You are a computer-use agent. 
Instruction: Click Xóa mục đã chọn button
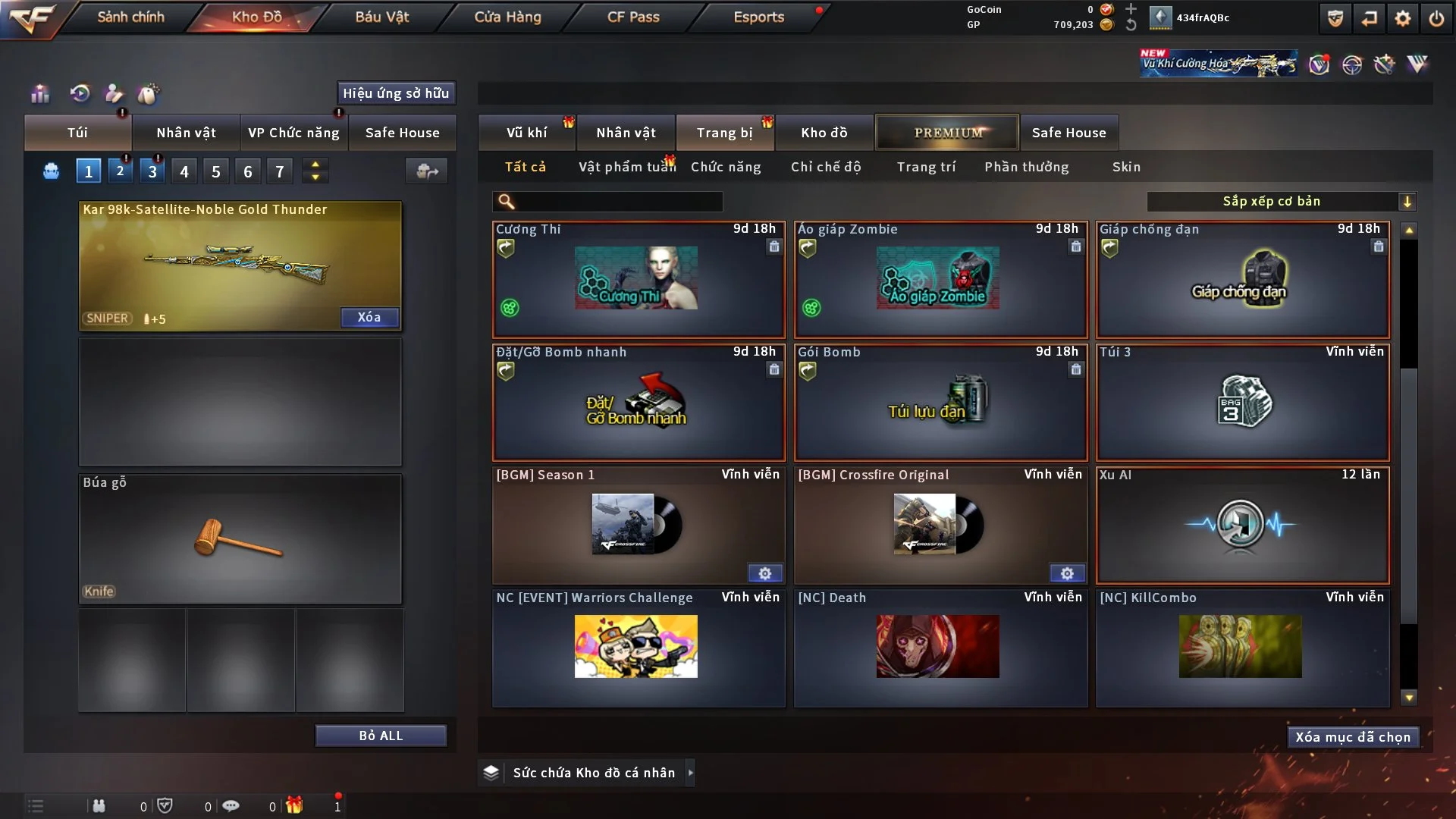(1353, 737)
